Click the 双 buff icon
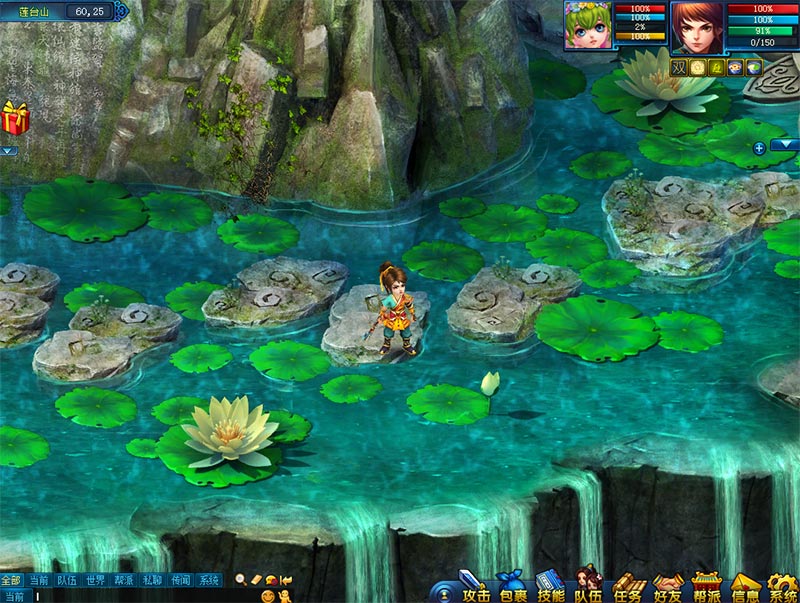The height and width of the screenshot is (603, 800). pyautogui.click(x=679, y=67)
